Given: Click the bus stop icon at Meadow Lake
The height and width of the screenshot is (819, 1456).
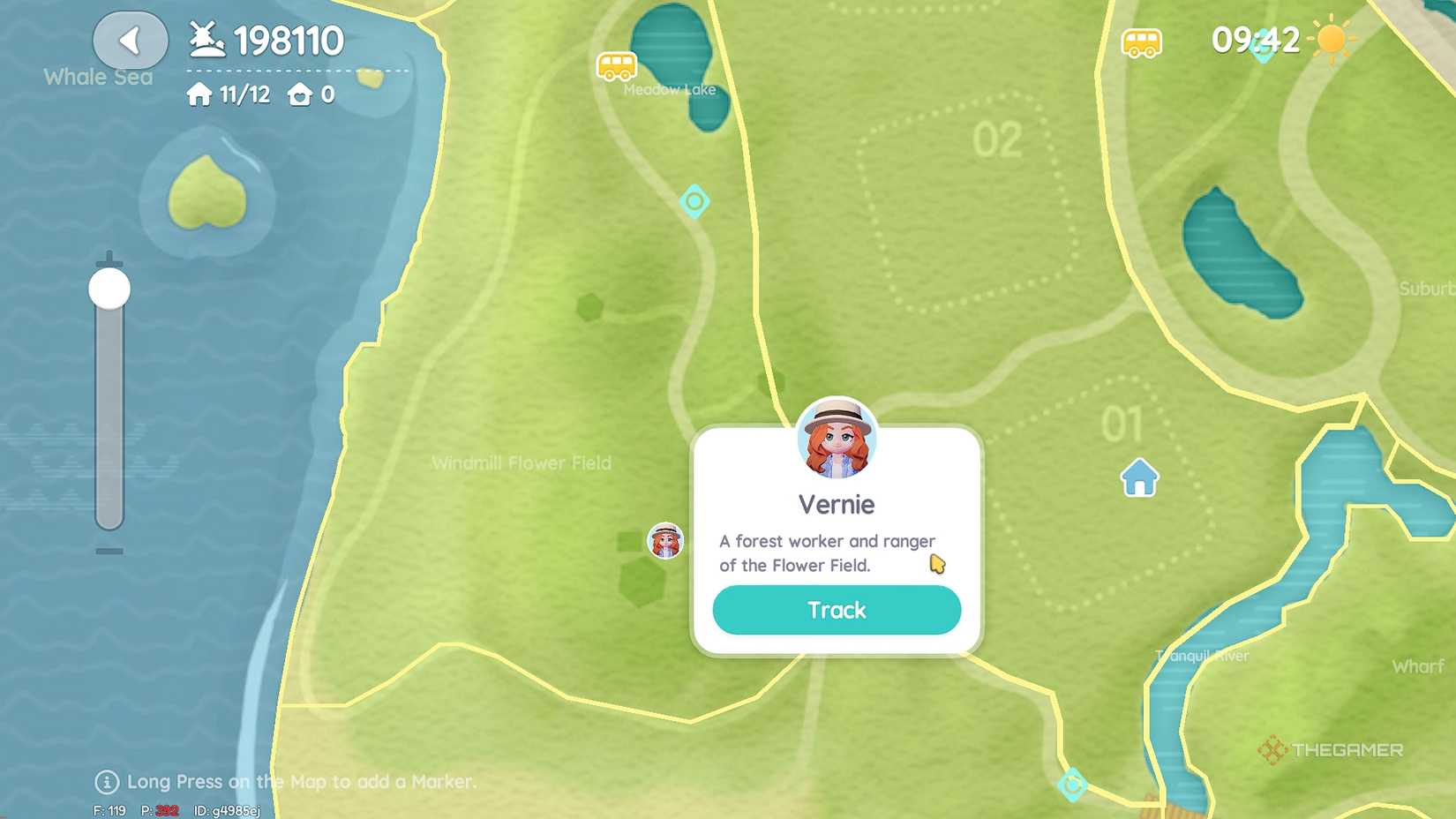Looking at the screenshot, I should tap(616, 66).
